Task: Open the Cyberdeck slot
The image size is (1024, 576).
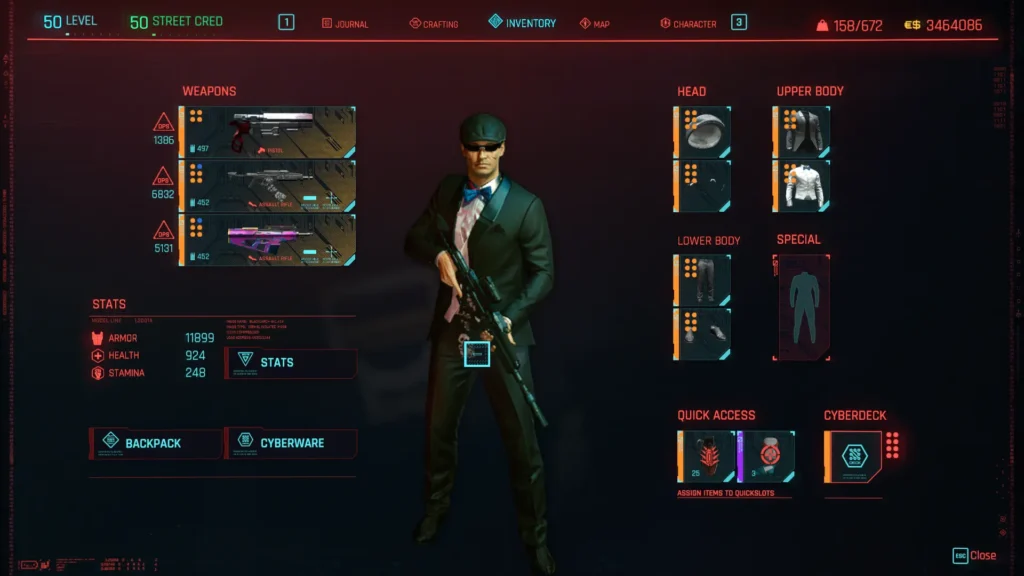Action: coord(853,456)
